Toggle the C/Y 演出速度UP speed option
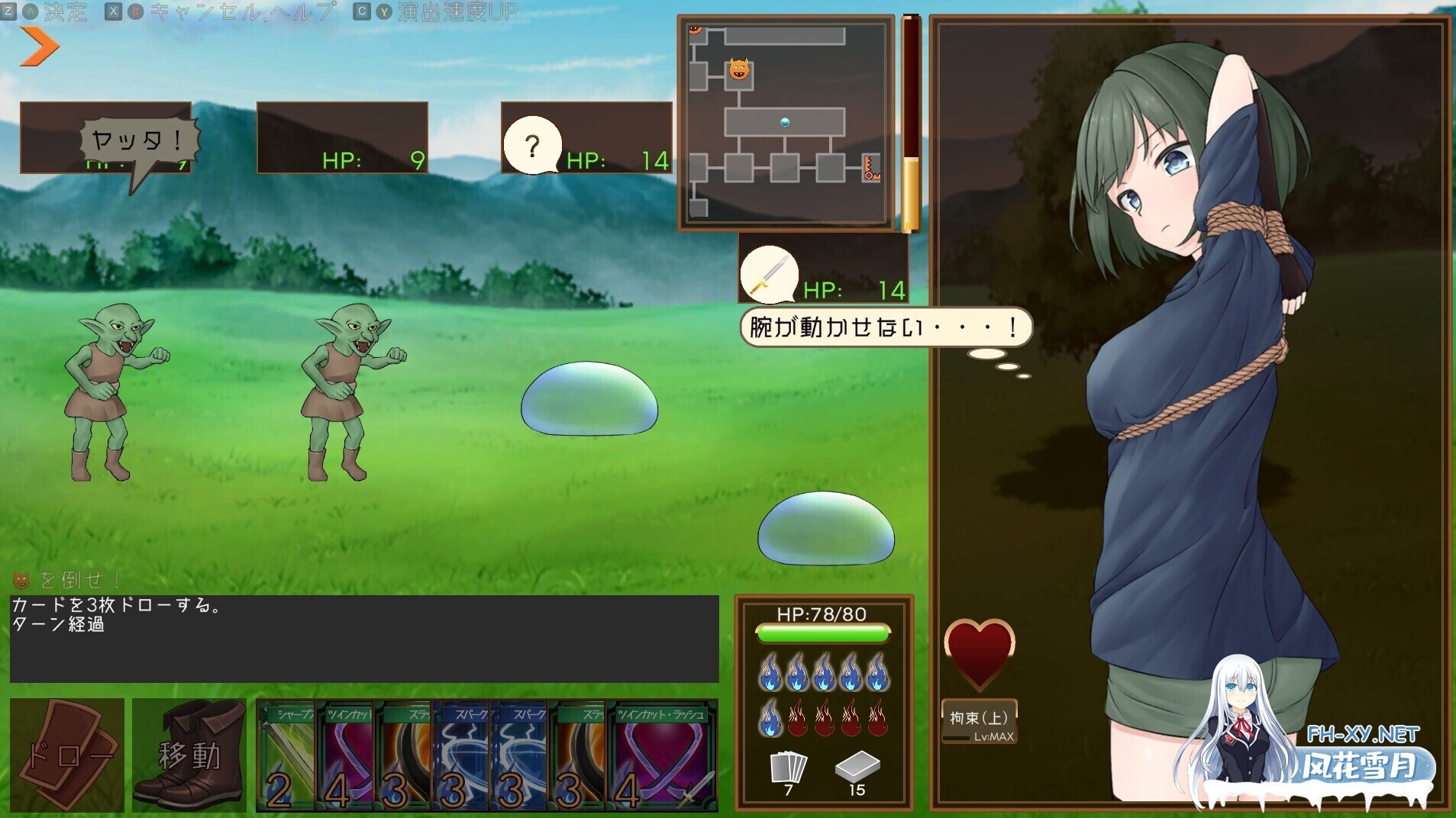 tap(435, 11)
